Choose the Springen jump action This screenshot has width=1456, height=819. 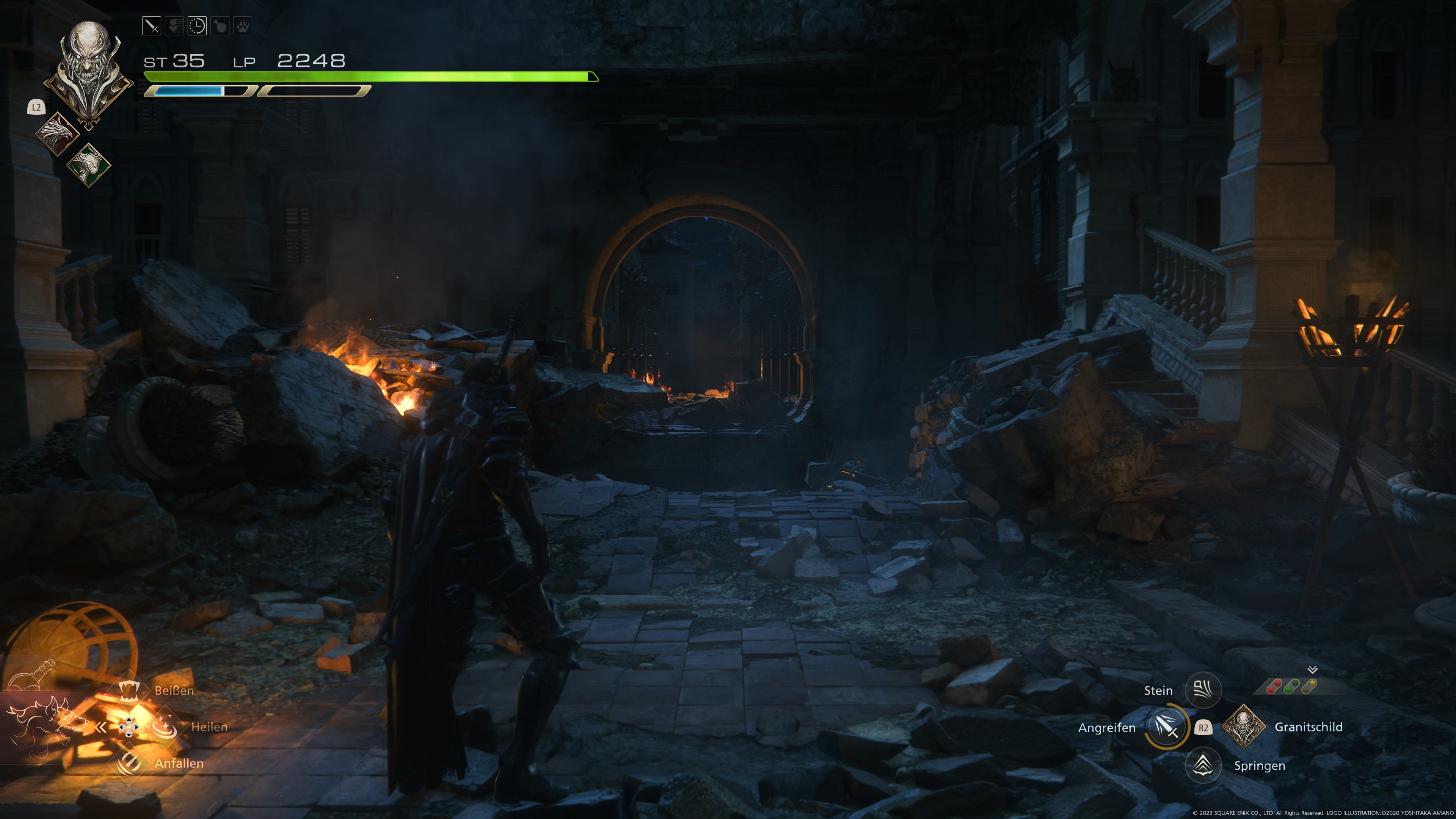coord(1203,765)
